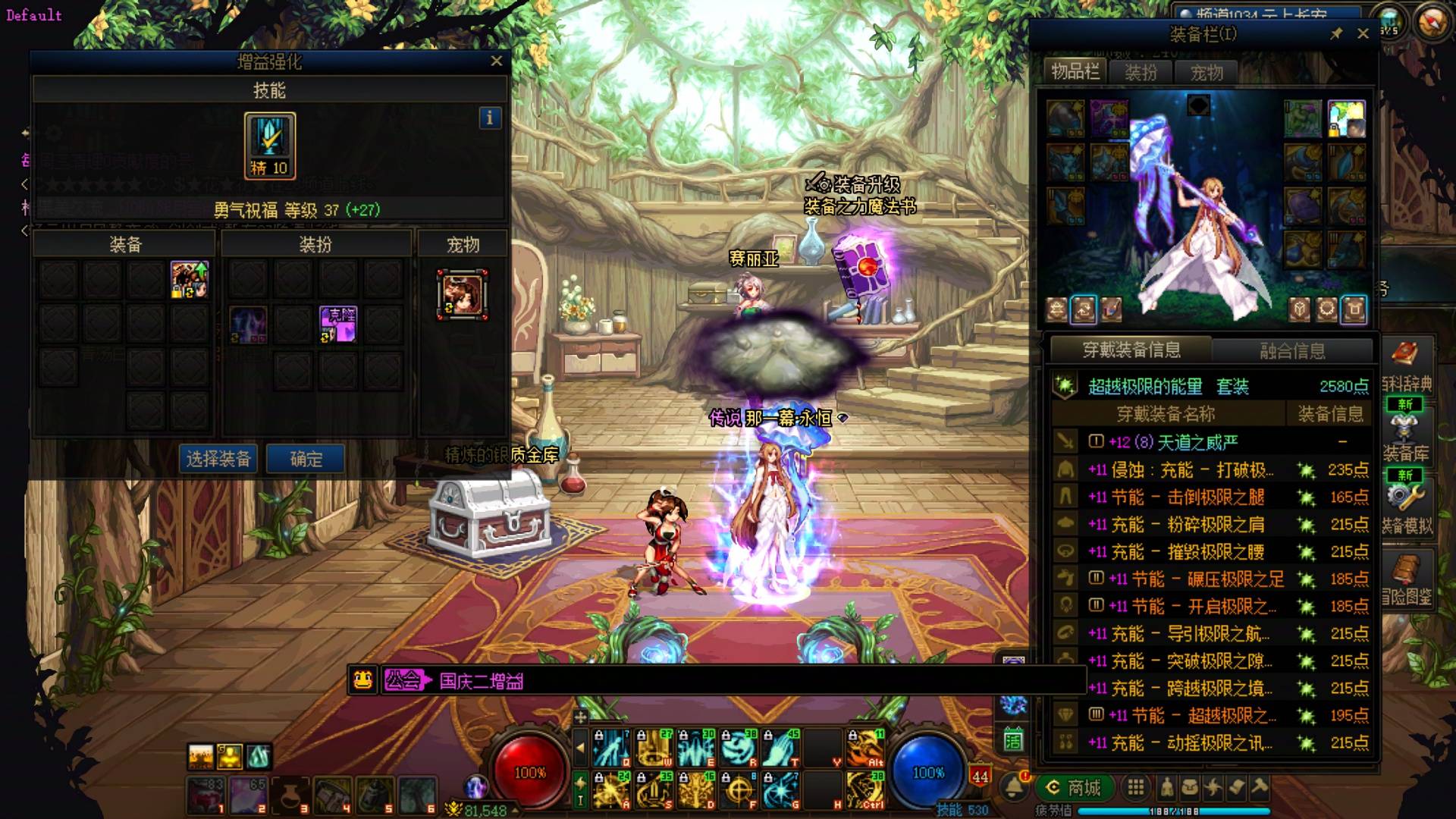Screen dimensions: 1456x819
Task: Close the 增益强化 buff enhancement window
Action: [496, 61]
